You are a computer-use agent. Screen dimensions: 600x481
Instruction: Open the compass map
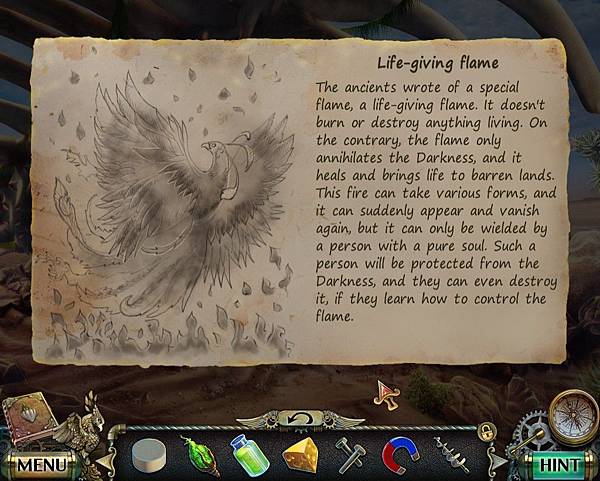pos(572,411)
